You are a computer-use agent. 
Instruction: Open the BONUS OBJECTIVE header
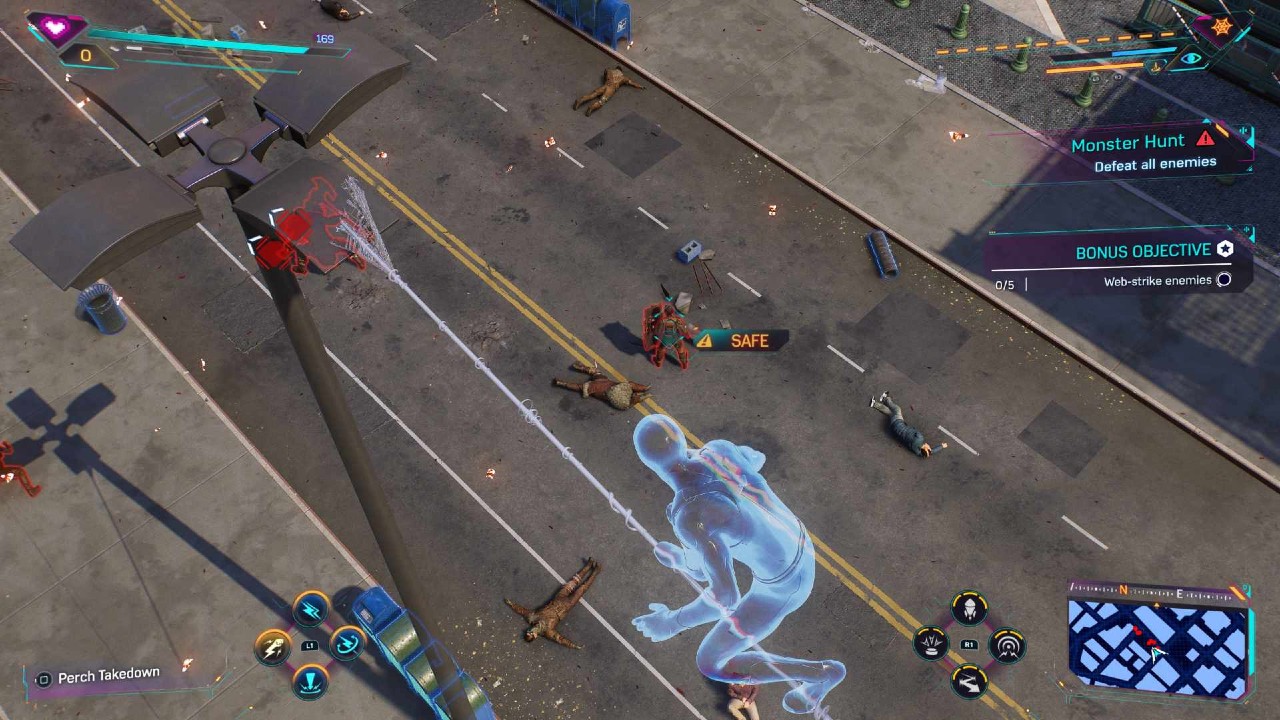coord(1143,250)
